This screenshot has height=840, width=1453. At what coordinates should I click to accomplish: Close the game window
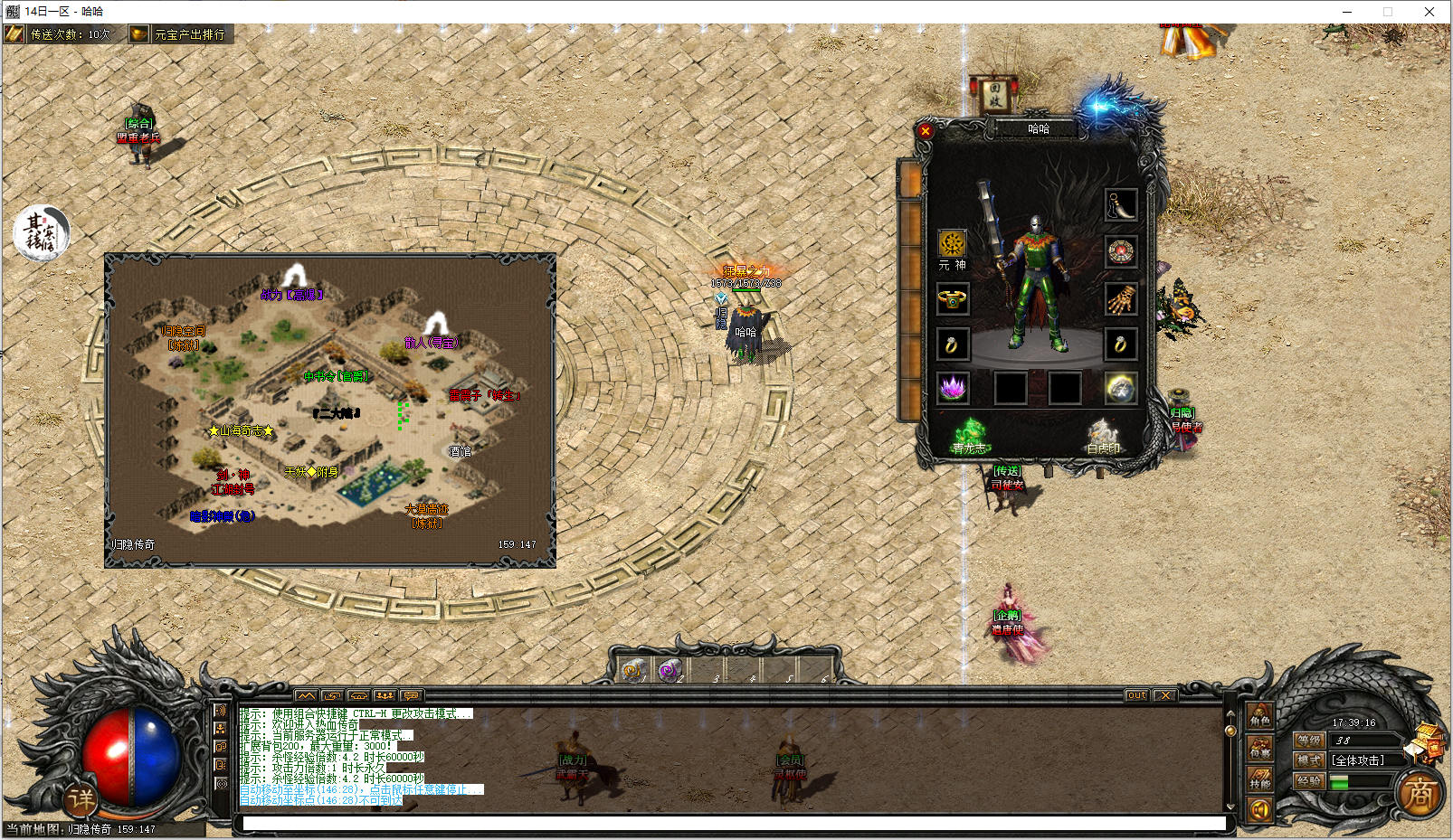[1429, 12]
